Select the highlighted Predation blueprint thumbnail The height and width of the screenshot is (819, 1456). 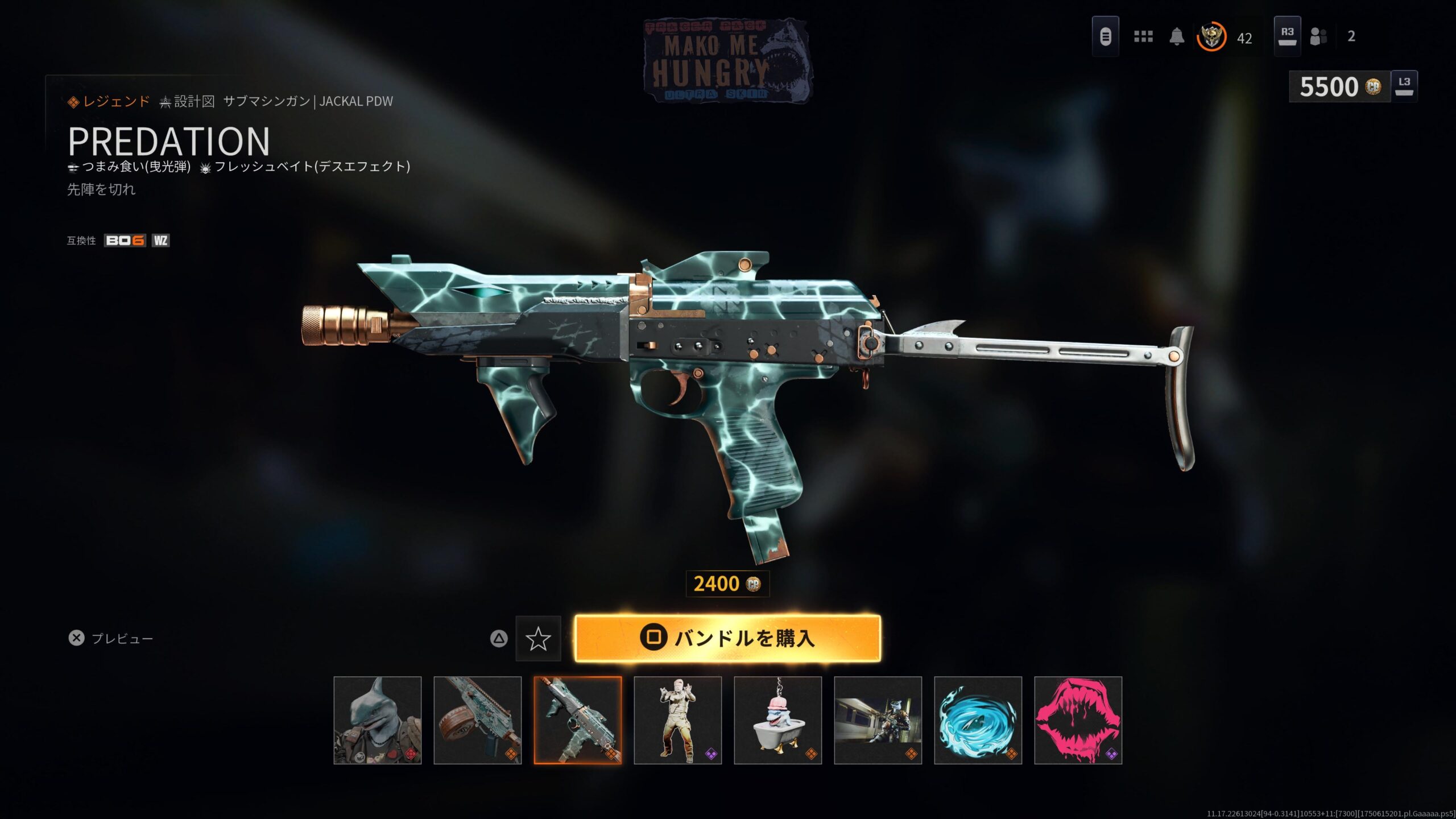(578, 720)
